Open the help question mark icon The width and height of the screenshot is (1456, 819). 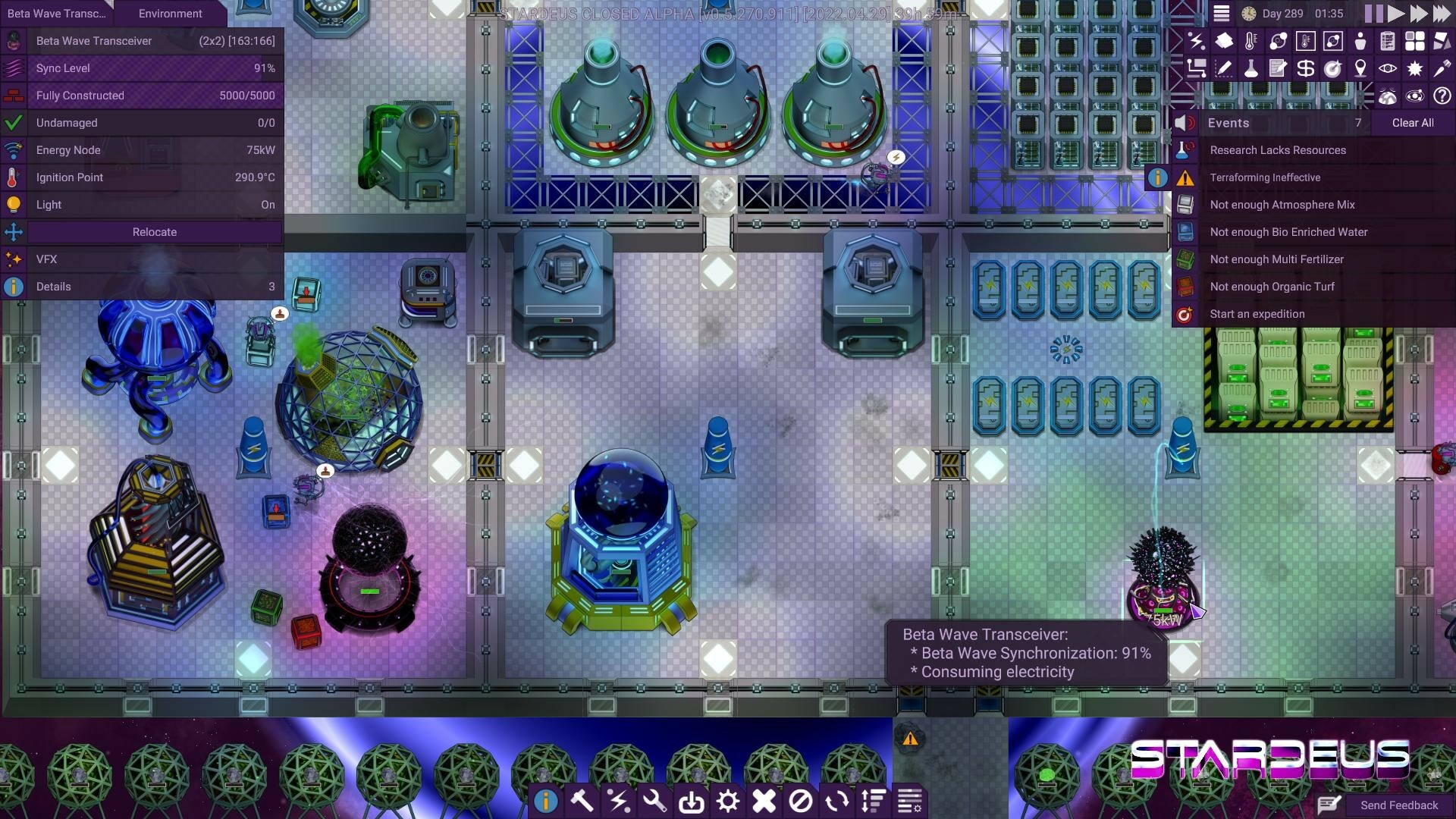1440,96
